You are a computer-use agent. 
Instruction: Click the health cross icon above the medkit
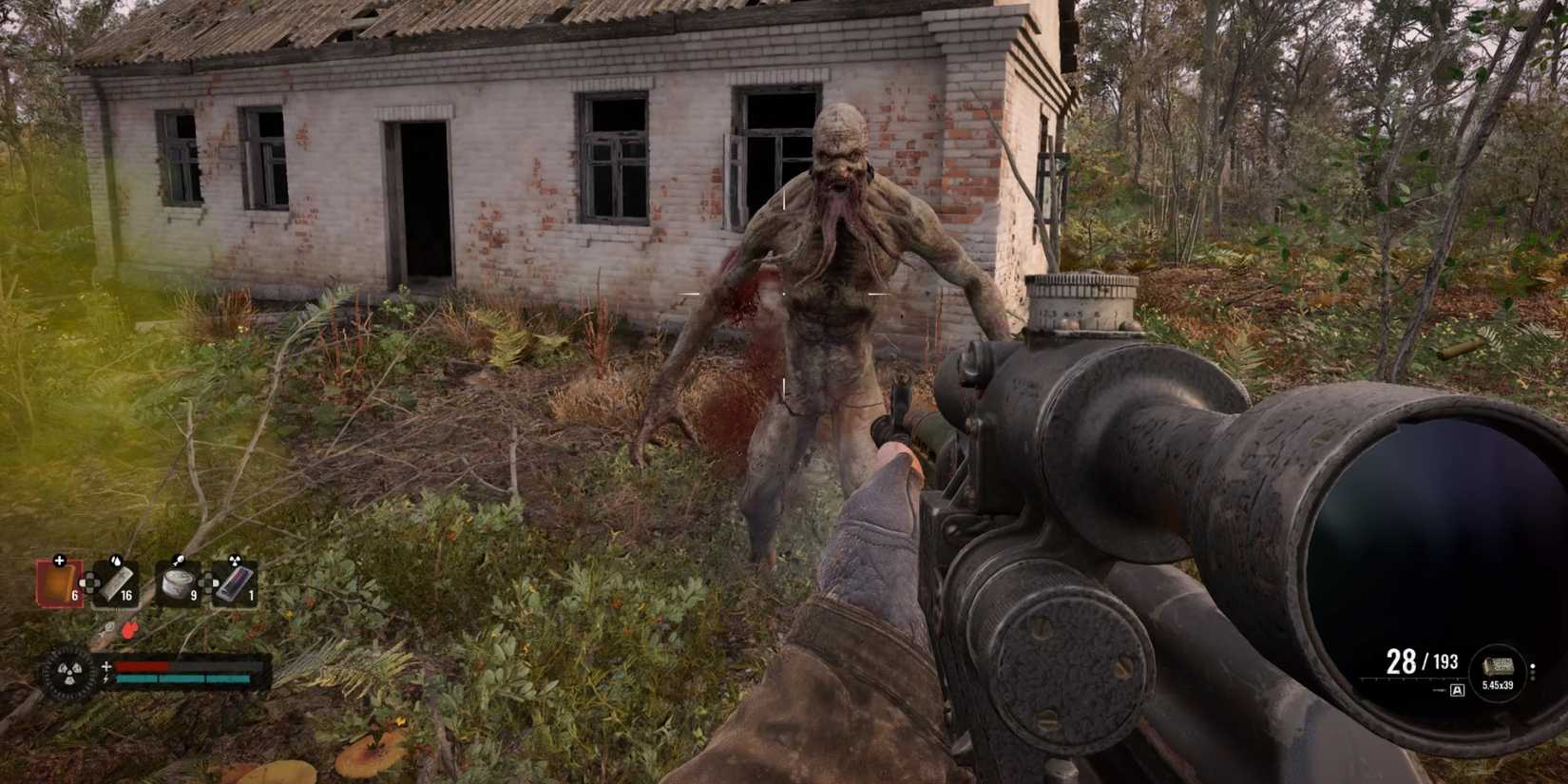point(60,561)
